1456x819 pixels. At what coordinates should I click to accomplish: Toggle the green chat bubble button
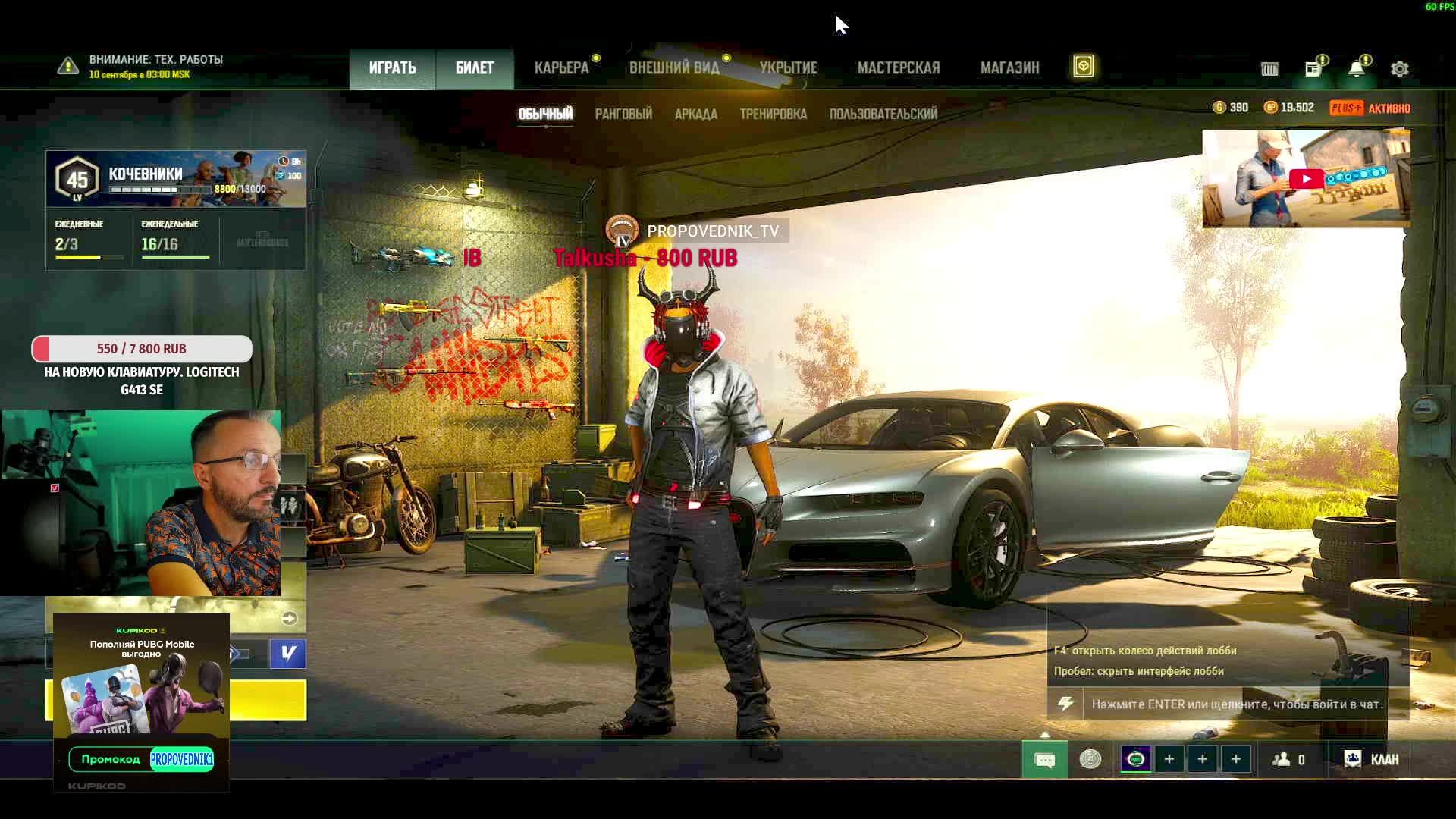1044,760
